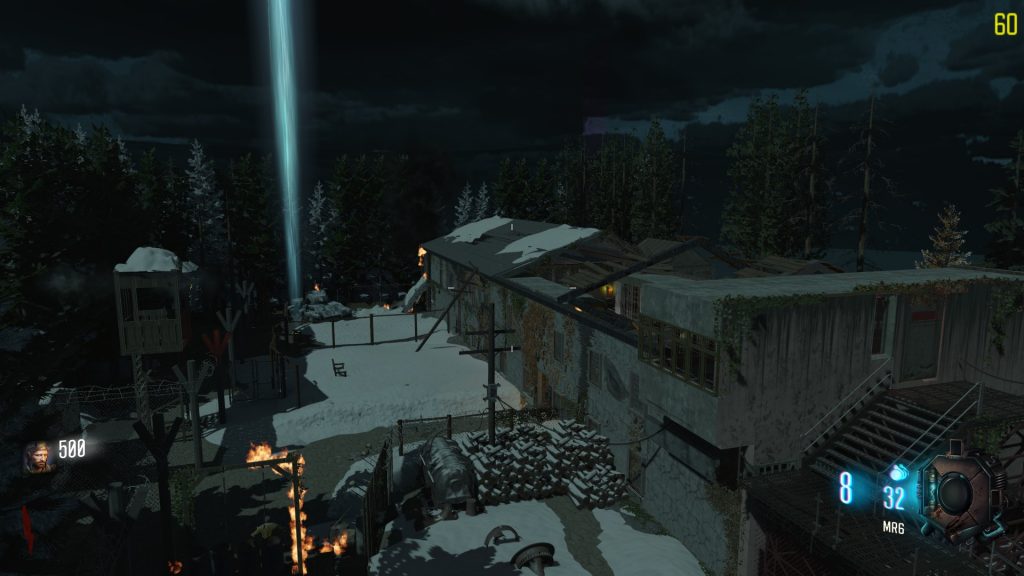
Task: Select the octagonal weapon gadget emblem
Action: pyautogui.click(x=957, y=492)
